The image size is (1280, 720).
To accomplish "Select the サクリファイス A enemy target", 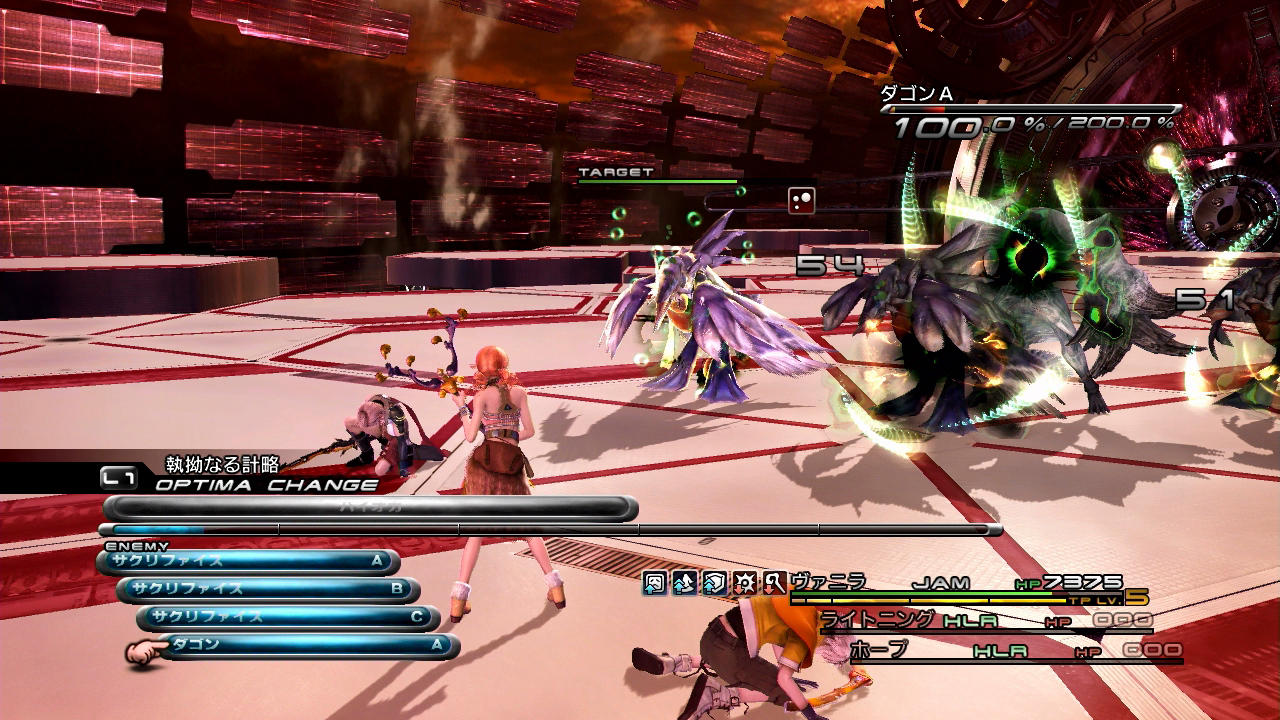I will point(250,561).
